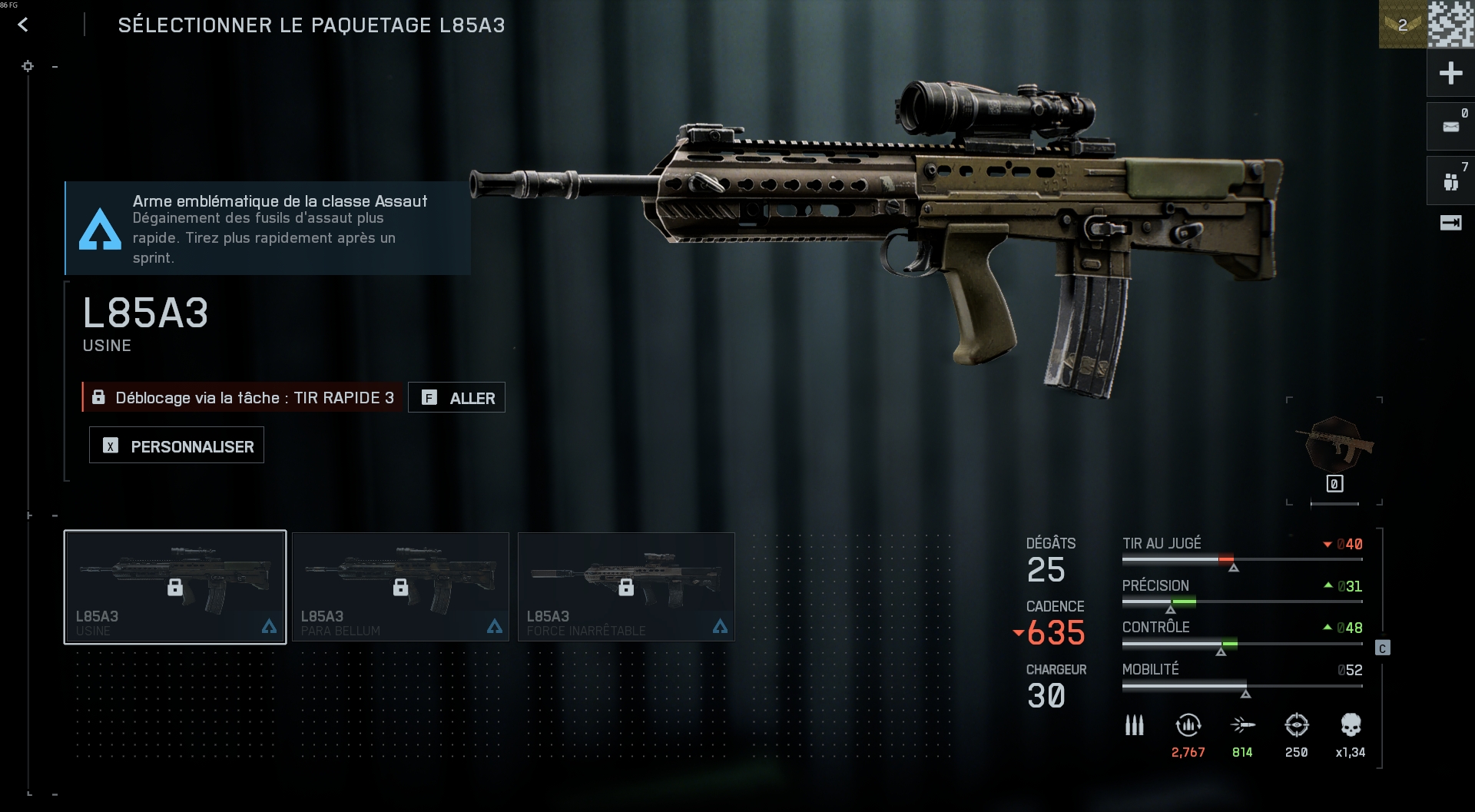Click the assault class triangle emblem next to description
The image size is (1475, 812).
(101, 228)
